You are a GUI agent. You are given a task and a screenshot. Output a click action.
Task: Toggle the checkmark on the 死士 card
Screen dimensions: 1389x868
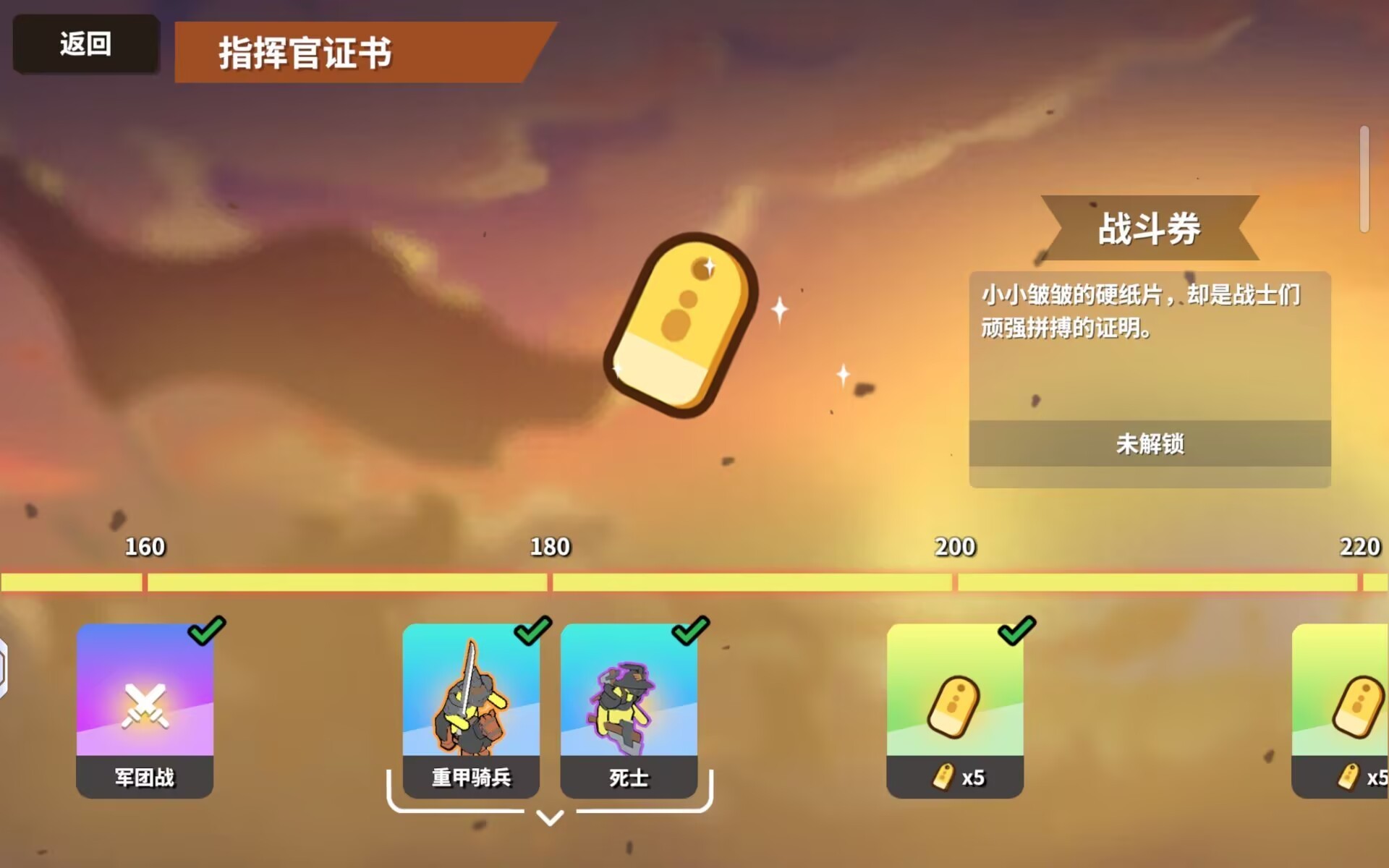tap(691, 630)
